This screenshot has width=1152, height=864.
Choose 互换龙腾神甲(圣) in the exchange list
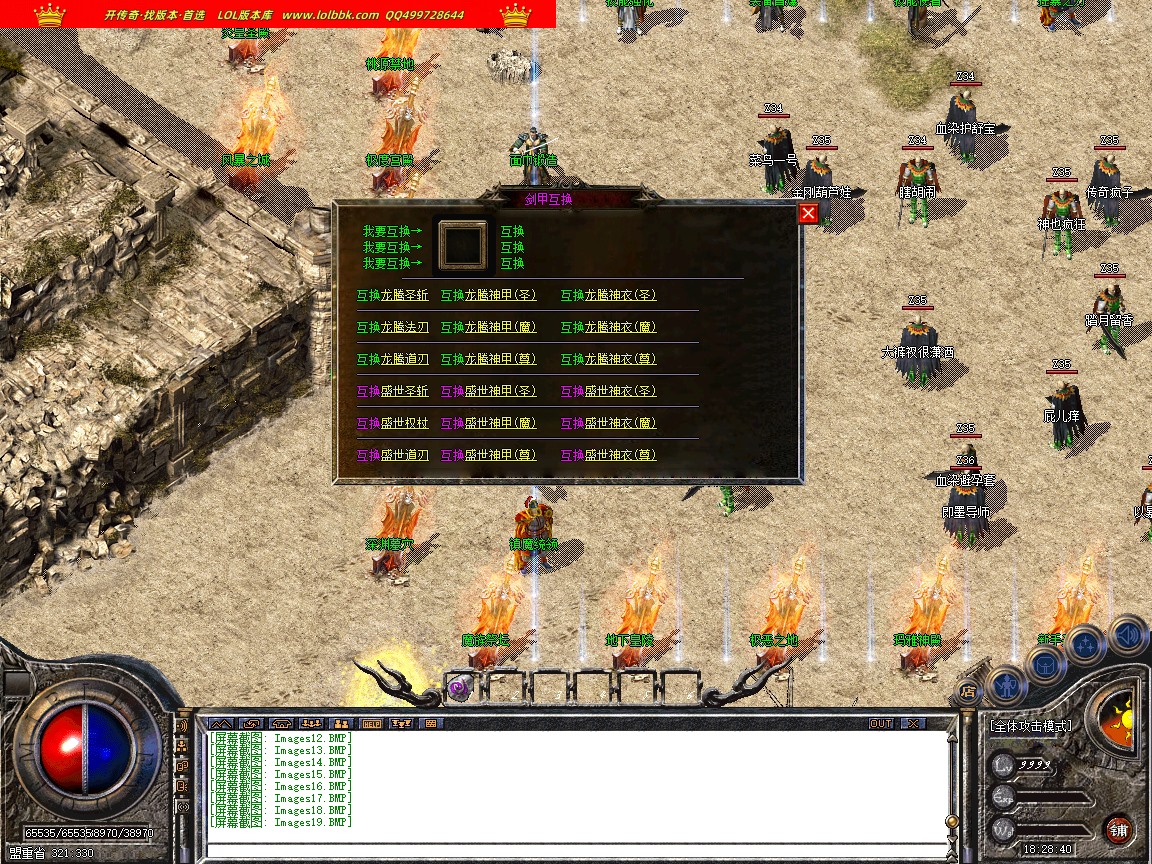(488, 295)
